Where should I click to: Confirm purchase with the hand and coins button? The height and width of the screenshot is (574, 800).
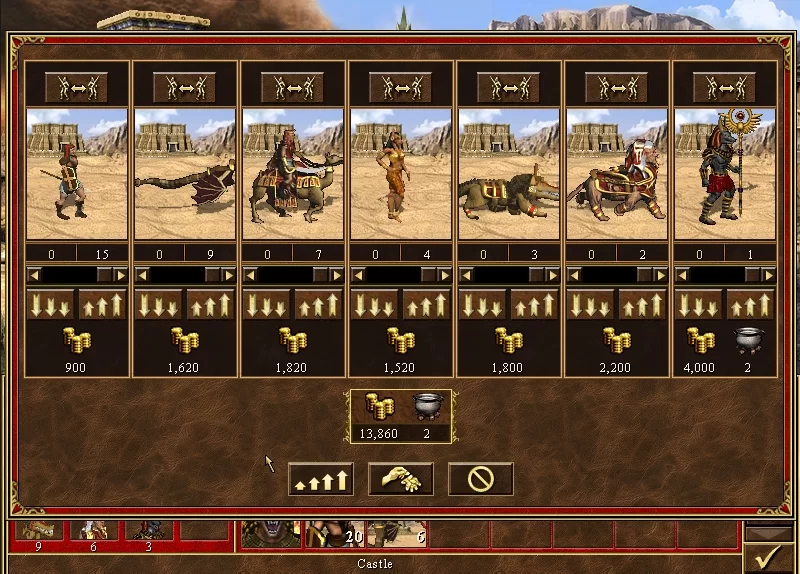(x=401, y=480)
